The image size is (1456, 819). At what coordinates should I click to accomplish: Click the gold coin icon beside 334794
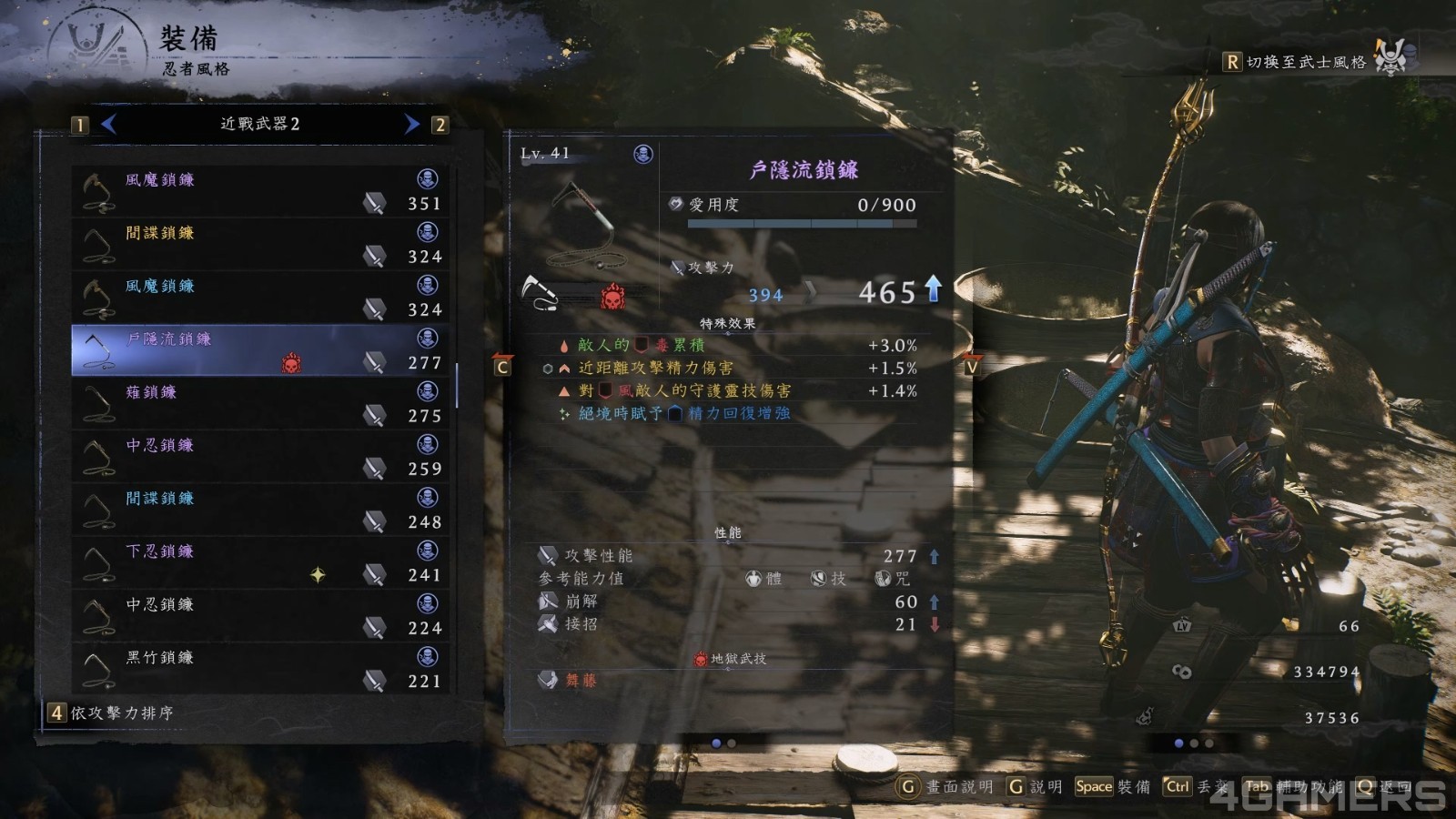pos(1180,672)
